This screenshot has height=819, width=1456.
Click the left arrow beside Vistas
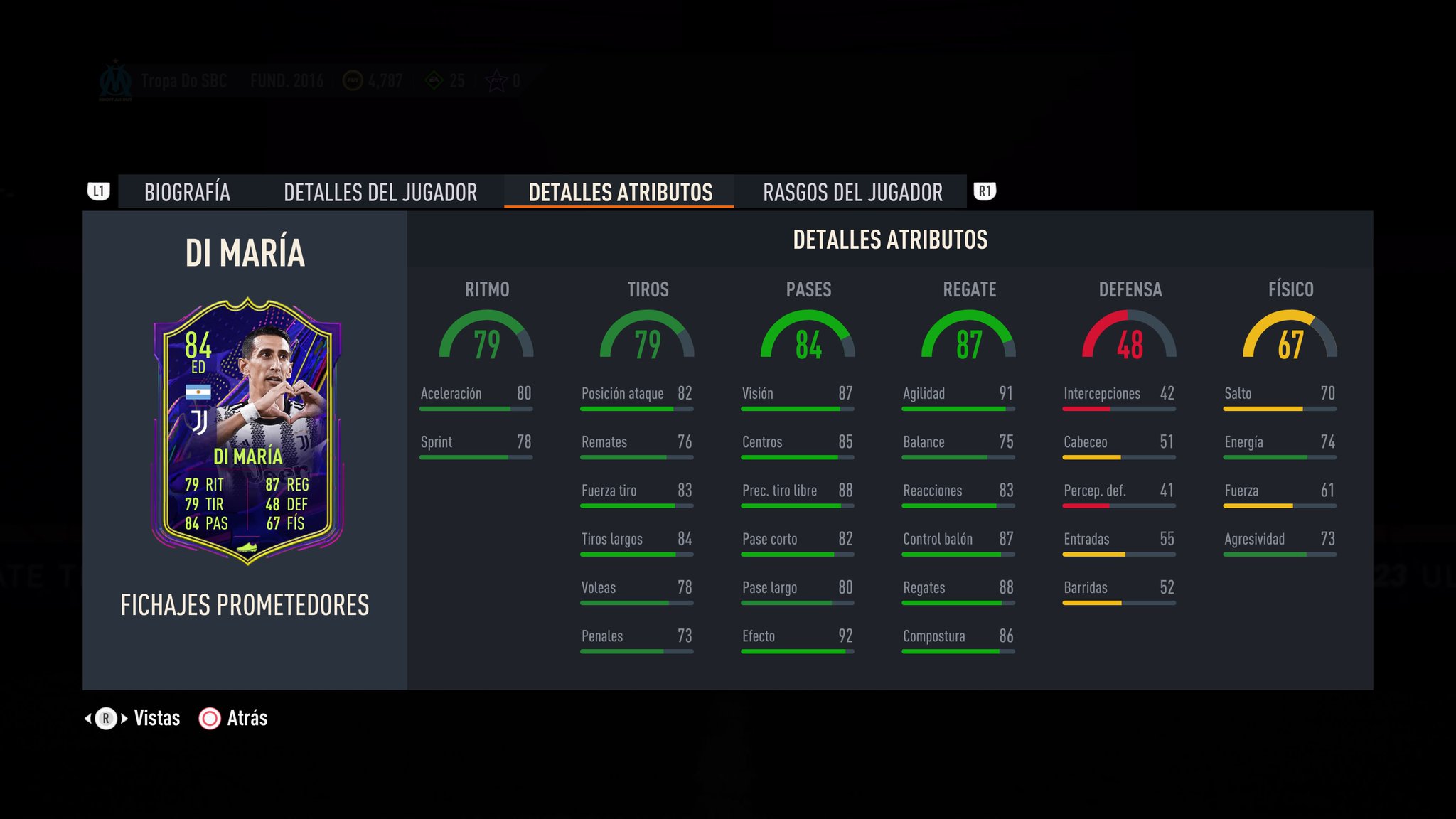tap(87, 719)
